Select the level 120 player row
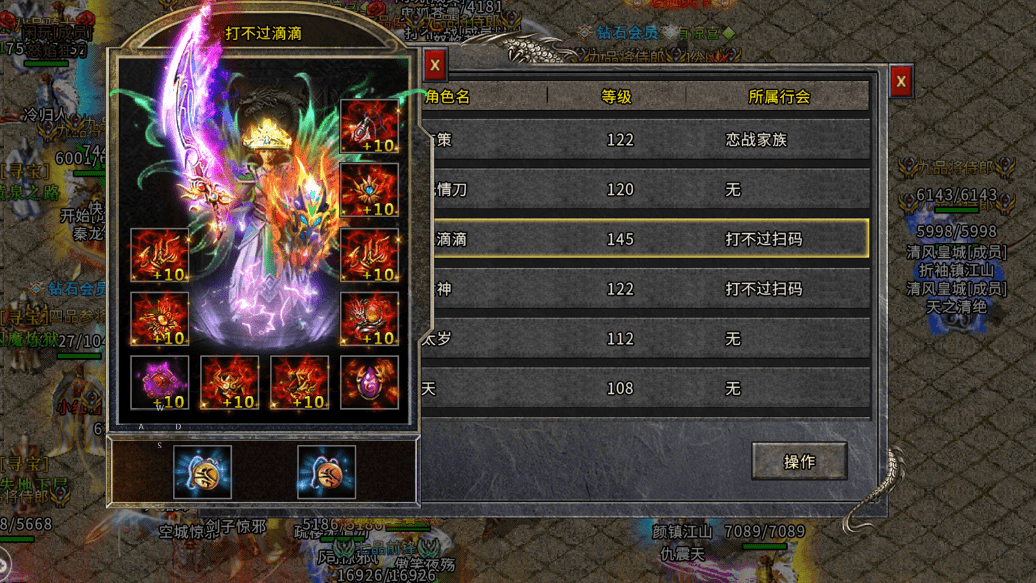The height and width of the screenshot is (583, 1036). coord(645,189)
